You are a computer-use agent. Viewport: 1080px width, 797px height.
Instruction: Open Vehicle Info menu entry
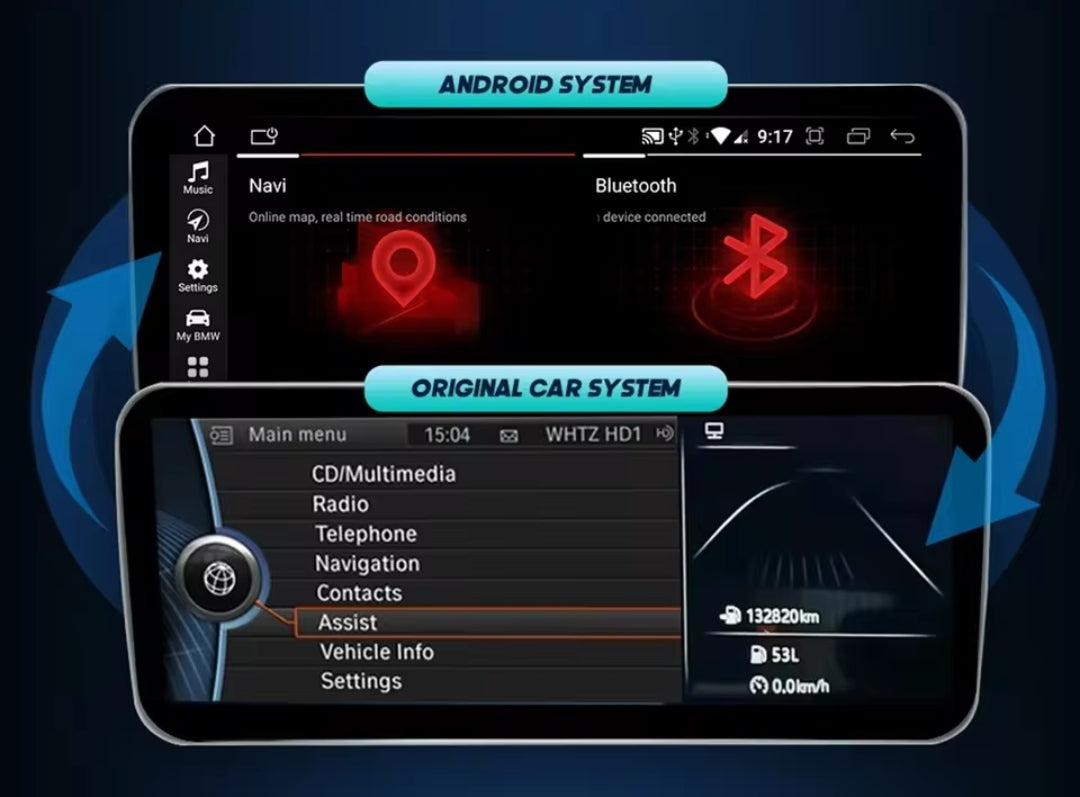(x=377, y=652)
